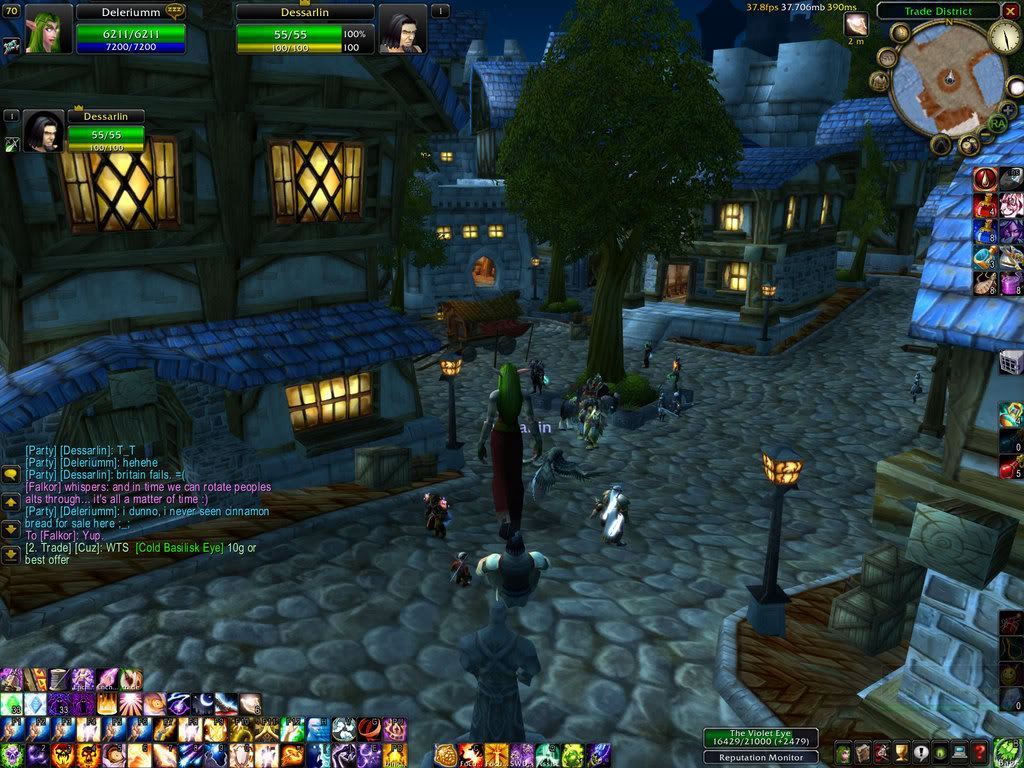Select Deleriumm's player portrait
1024x768 pixels.
42,30
